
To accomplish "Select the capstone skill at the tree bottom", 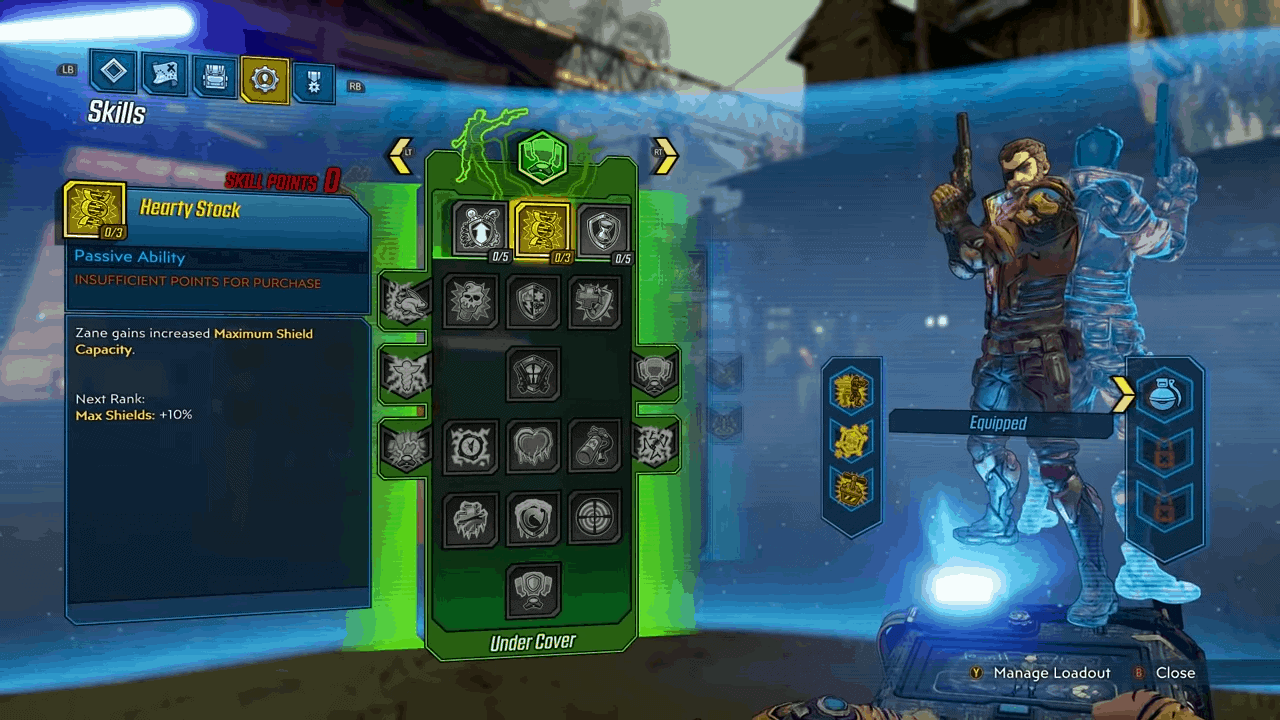I will pos(534,588).
